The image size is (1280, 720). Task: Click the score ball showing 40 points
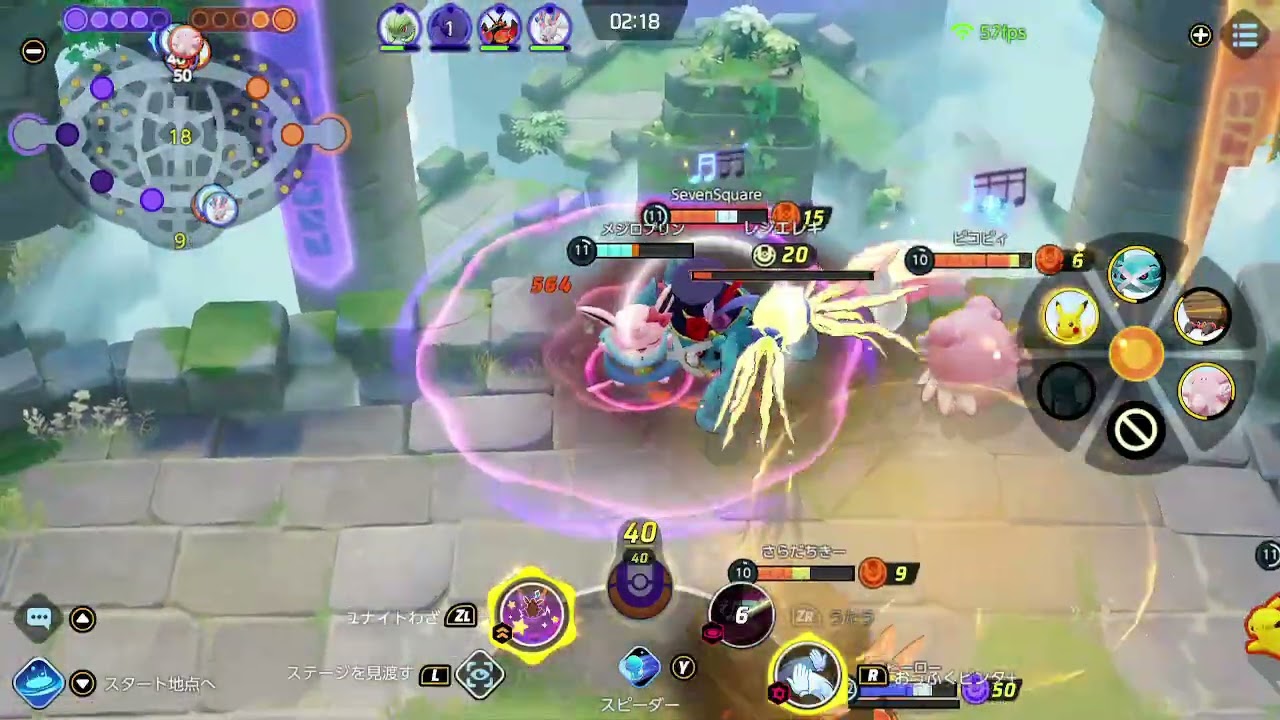coord(640,585)
